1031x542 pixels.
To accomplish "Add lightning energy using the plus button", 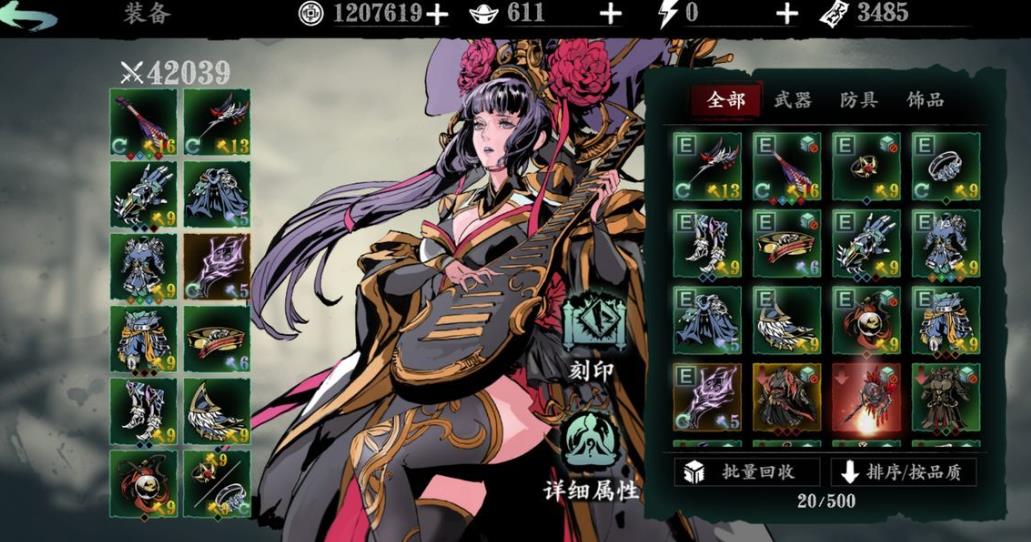I will click(x=787, y=13).
